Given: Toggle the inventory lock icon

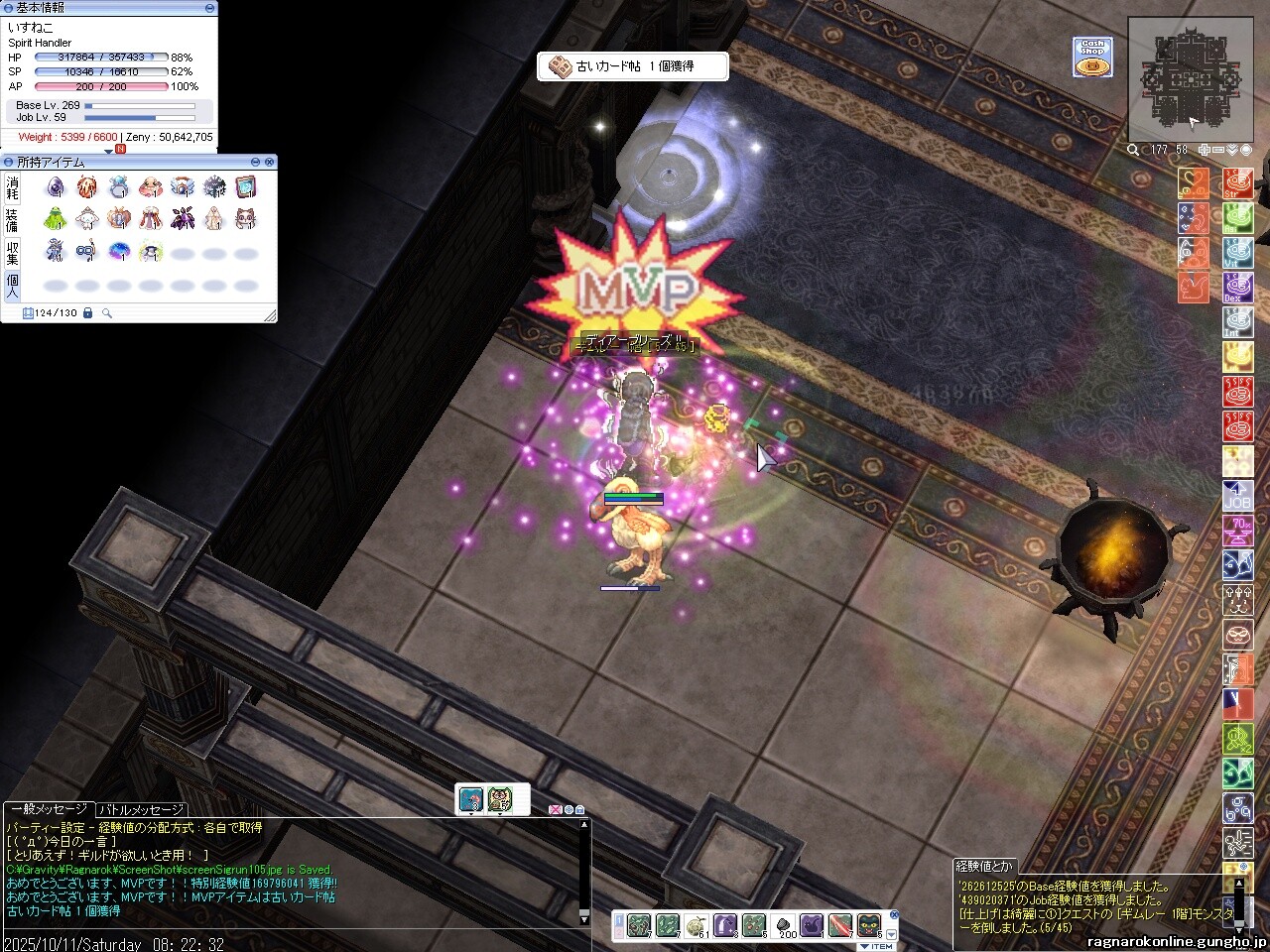Looking at the screenshot, I should click(88, 313).
